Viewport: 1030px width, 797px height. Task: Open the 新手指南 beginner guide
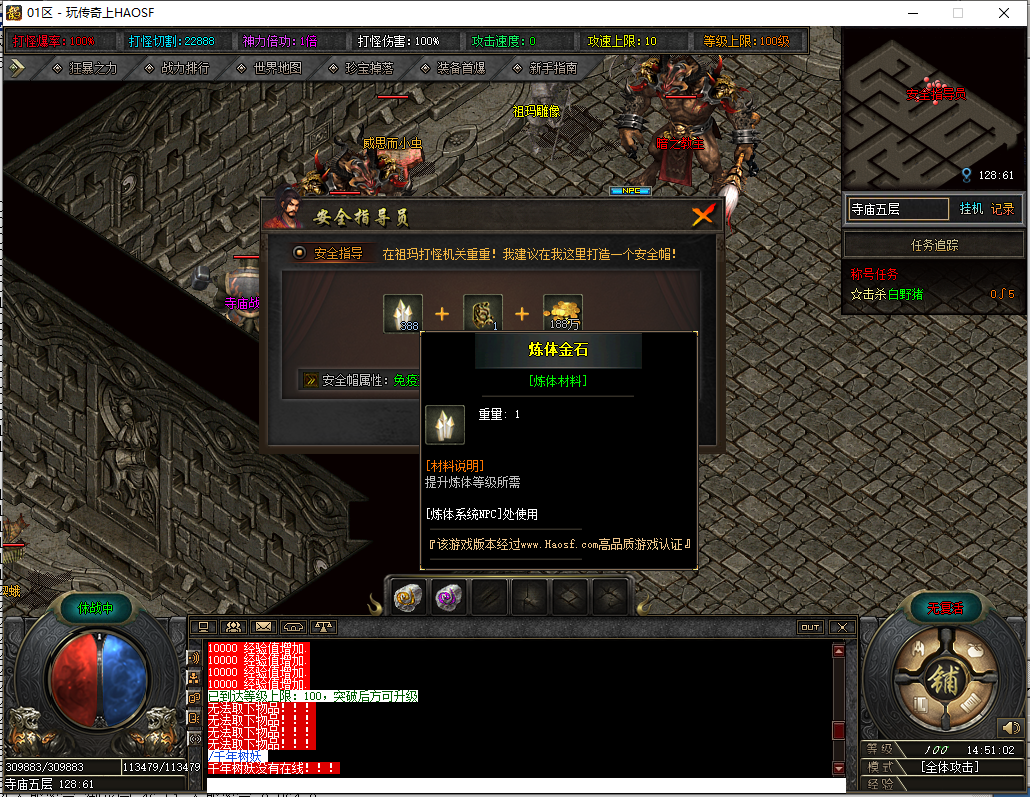(544, 68)
